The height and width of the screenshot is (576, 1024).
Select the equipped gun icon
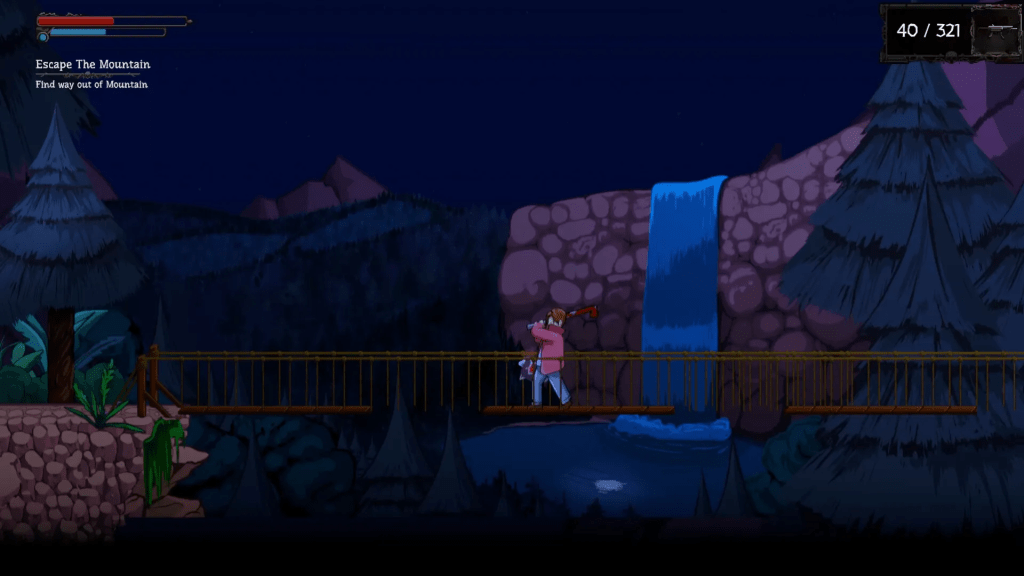[995, 33]
